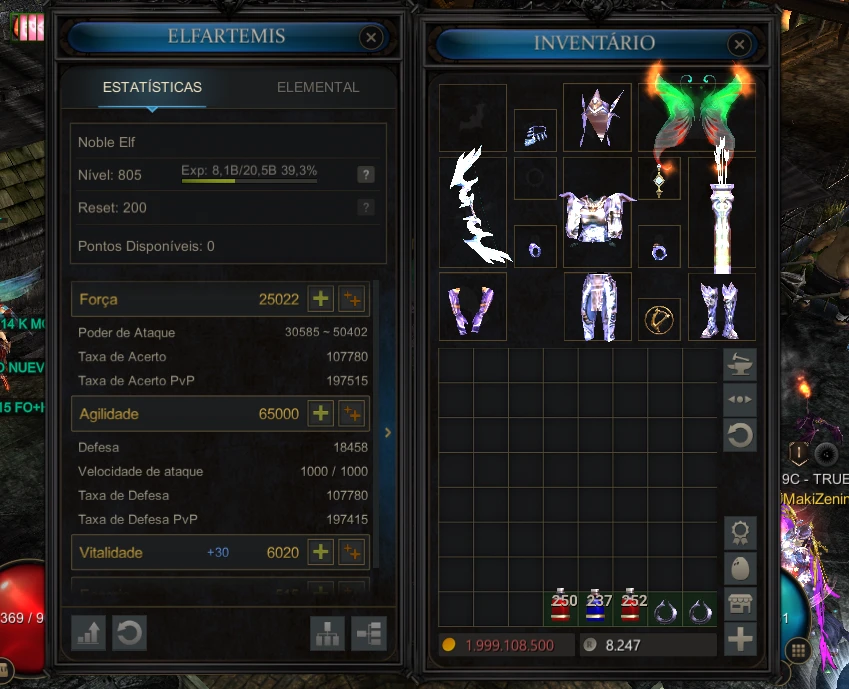Close the ELFARTEMIS character window

coord(371,38)
